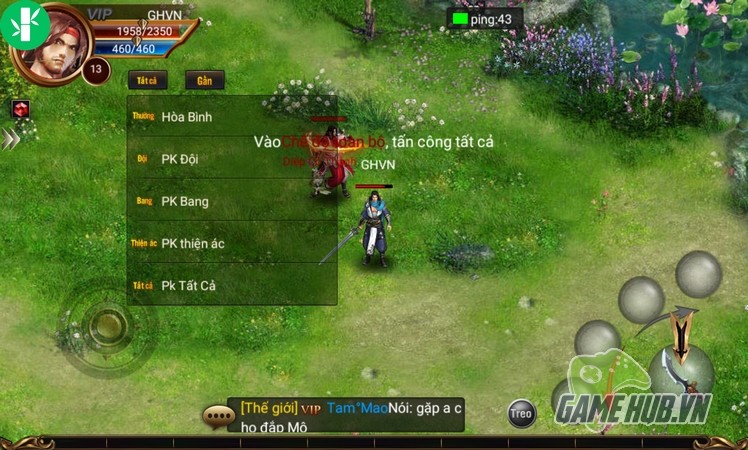This screenshot has height=450, width=748.
Task: Open the world chat message box
Action: coord(345,416)
